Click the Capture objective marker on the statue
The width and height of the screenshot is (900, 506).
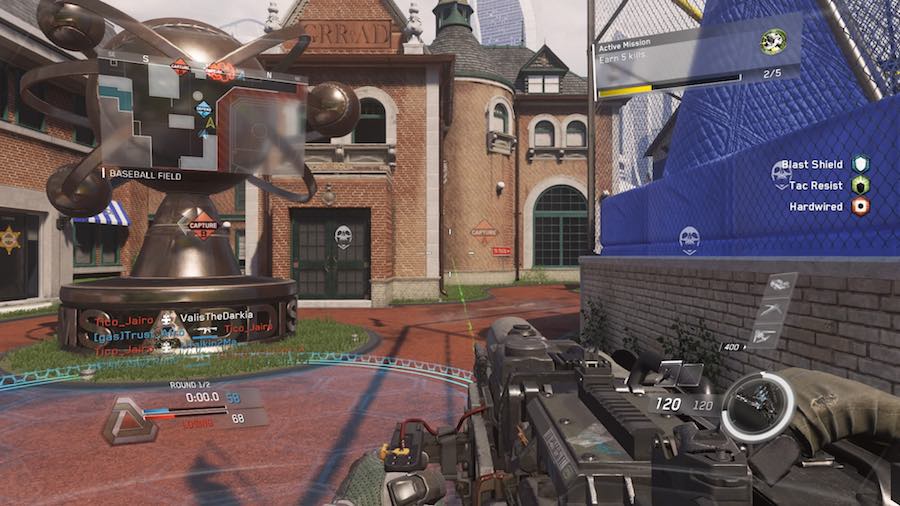[x=203, y=224]
